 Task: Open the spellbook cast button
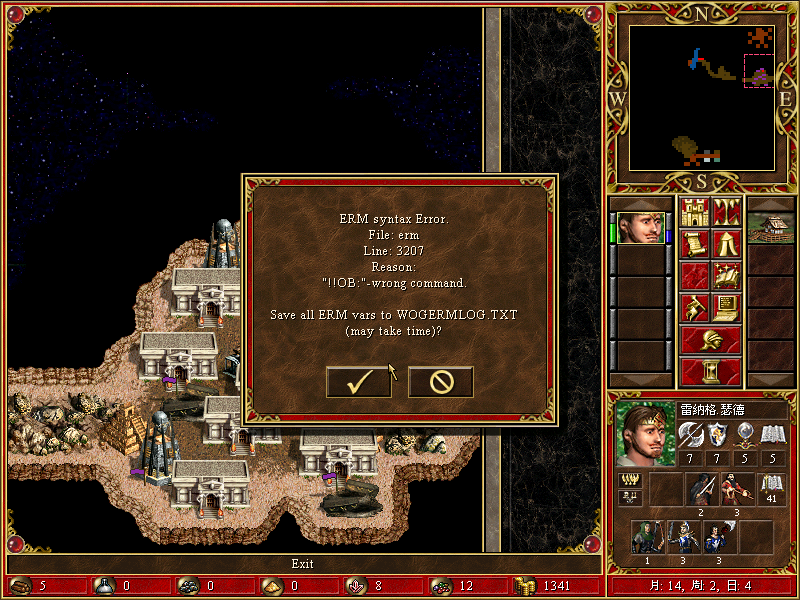pos(725,275)
